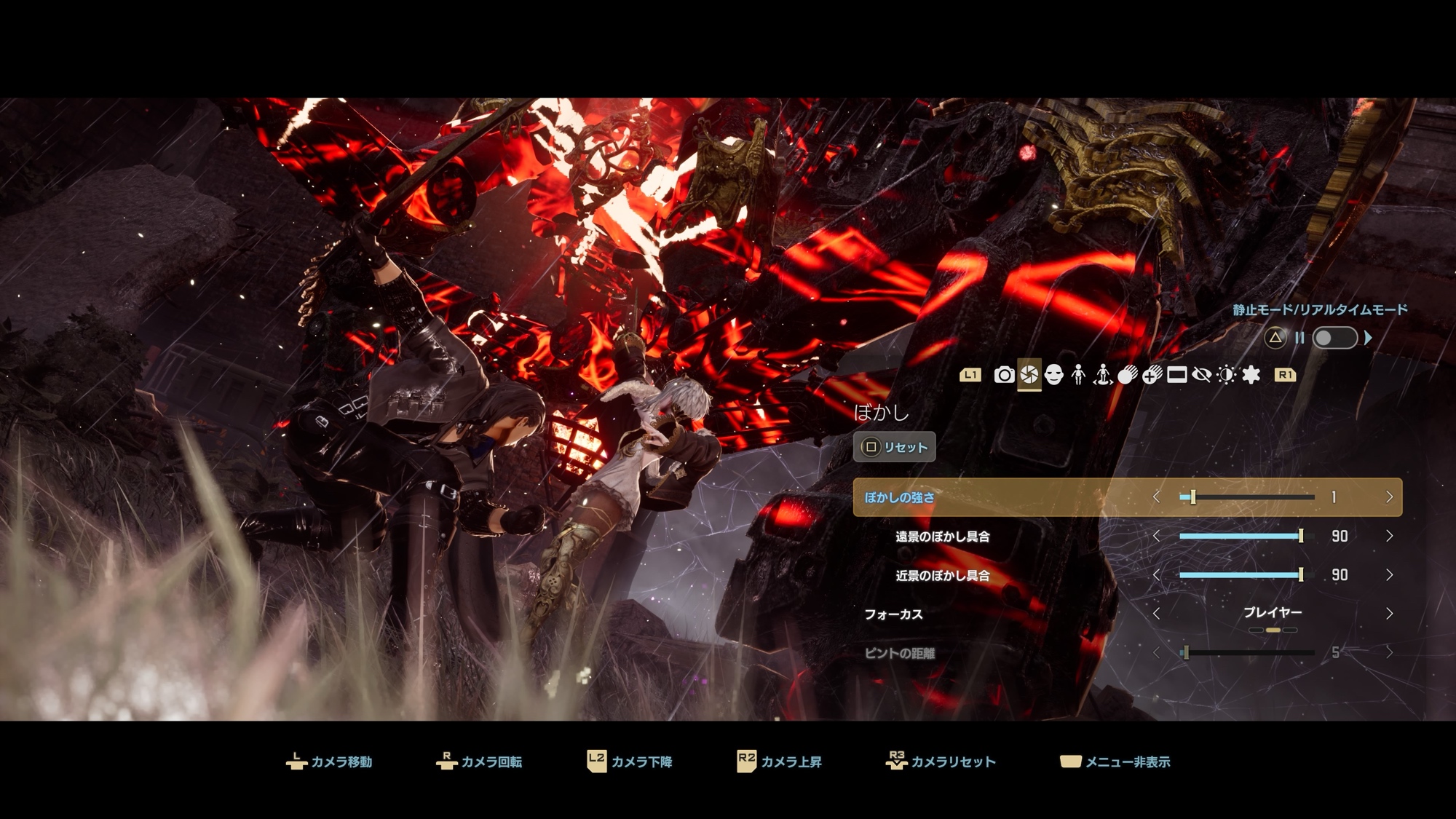Decrease 近景のぼかし具合 with its left arrow
This screenshot has width=1456, height=819.
[1157, 575]
